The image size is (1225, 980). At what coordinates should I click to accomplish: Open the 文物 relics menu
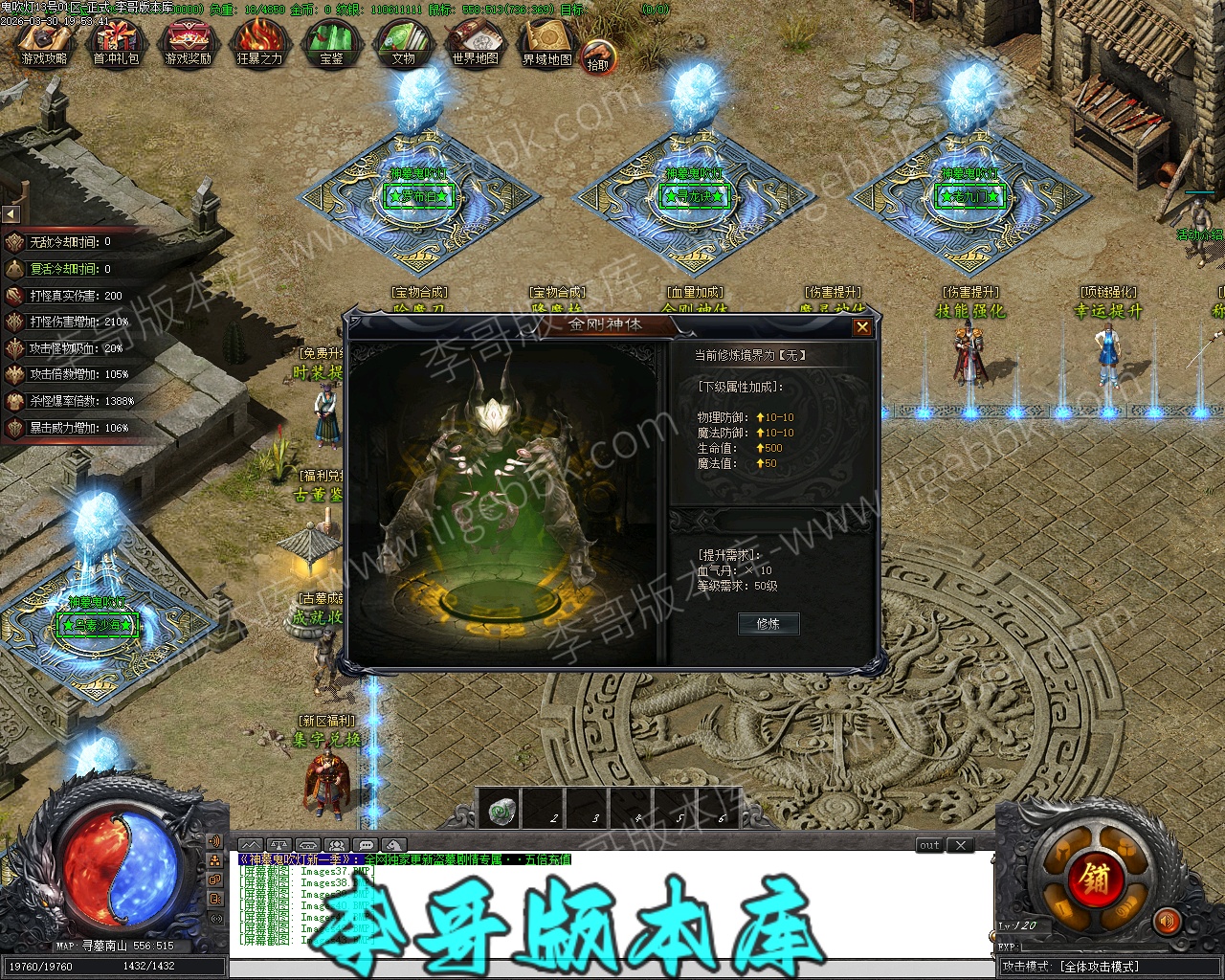coord(403,44)
